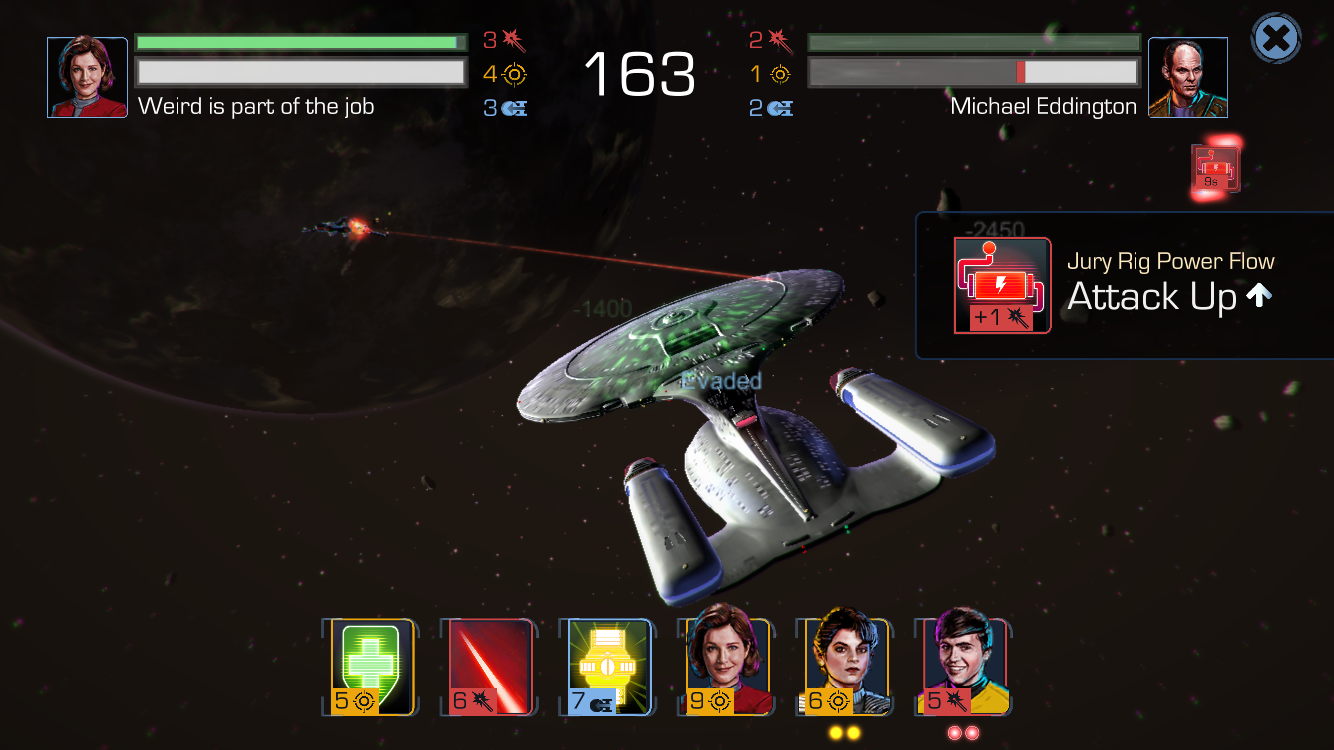Image resolution: width=1334 pixels, height=750 pixels.
Task: Trigger the dark-haired woman's accuracy crew ability
Action: 845,665
